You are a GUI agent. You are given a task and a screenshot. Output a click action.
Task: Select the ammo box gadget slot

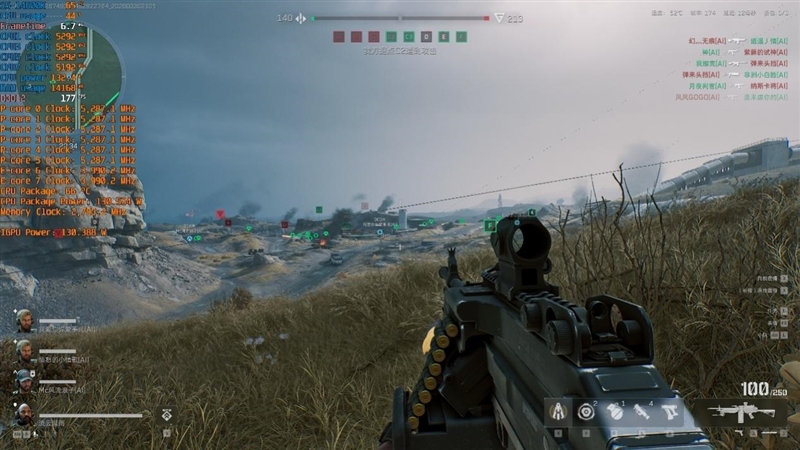[558, 411]
